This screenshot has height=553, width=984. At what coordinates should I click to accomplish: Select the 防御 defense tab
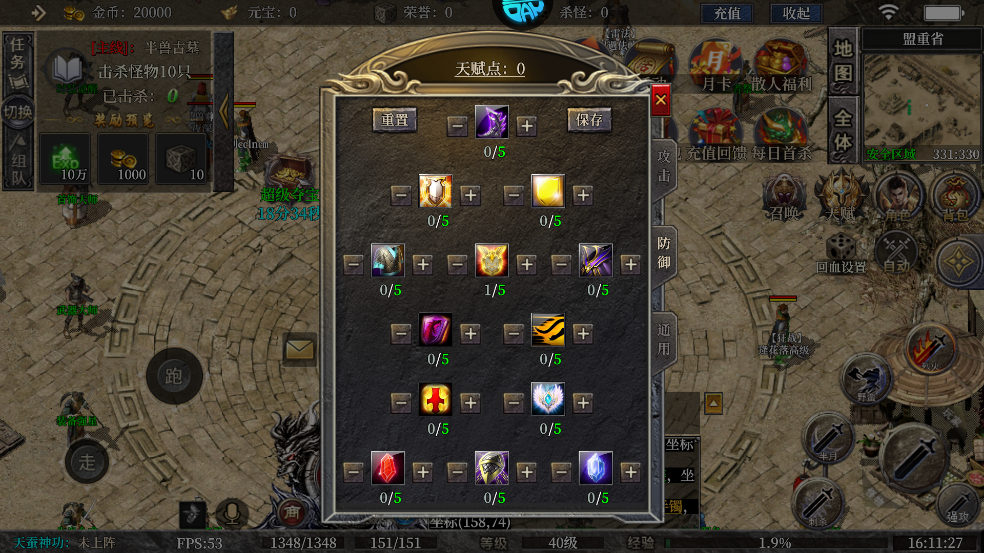point(664,254)
